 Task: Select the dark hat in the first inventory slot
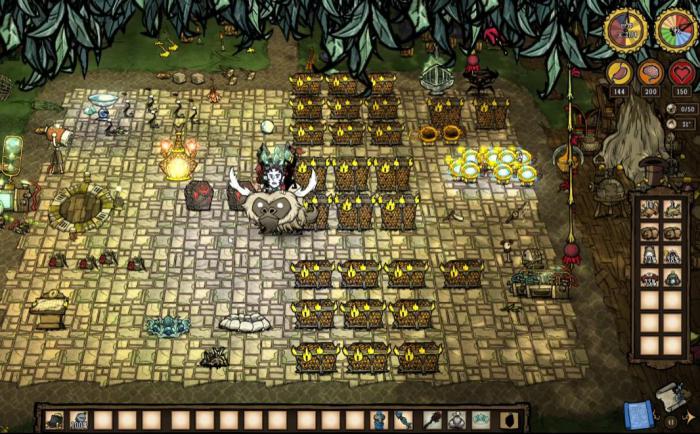click(56, 420)
